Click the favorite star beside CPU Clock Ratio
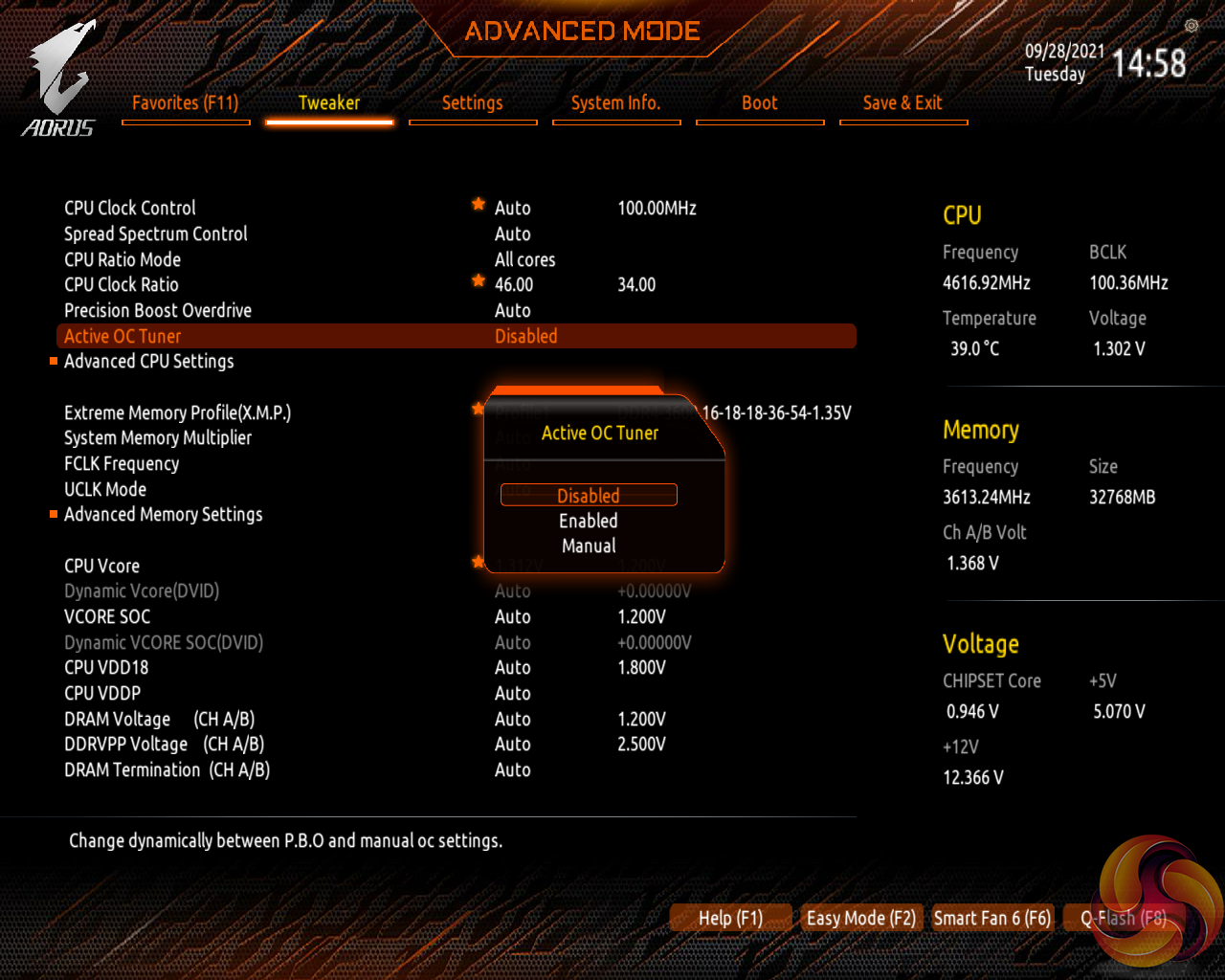The image size is (1225, 980). click(478, 280)
